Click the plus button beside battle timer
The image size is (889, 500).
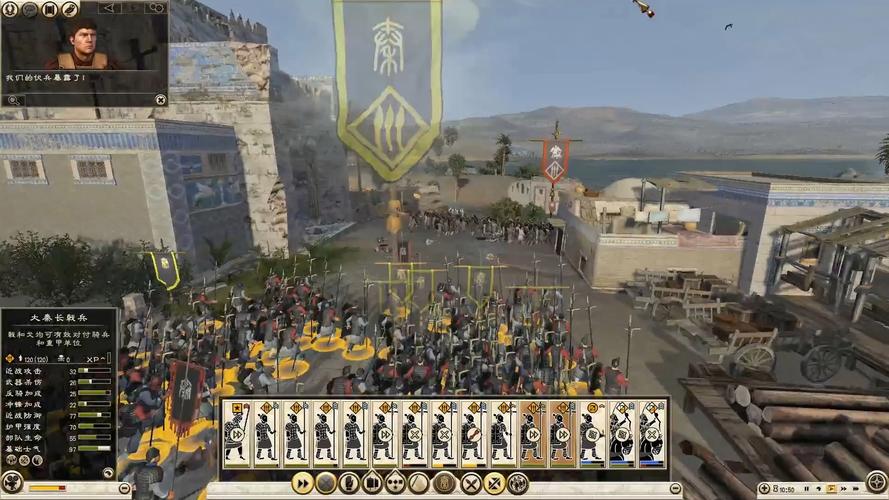point(764,489)
